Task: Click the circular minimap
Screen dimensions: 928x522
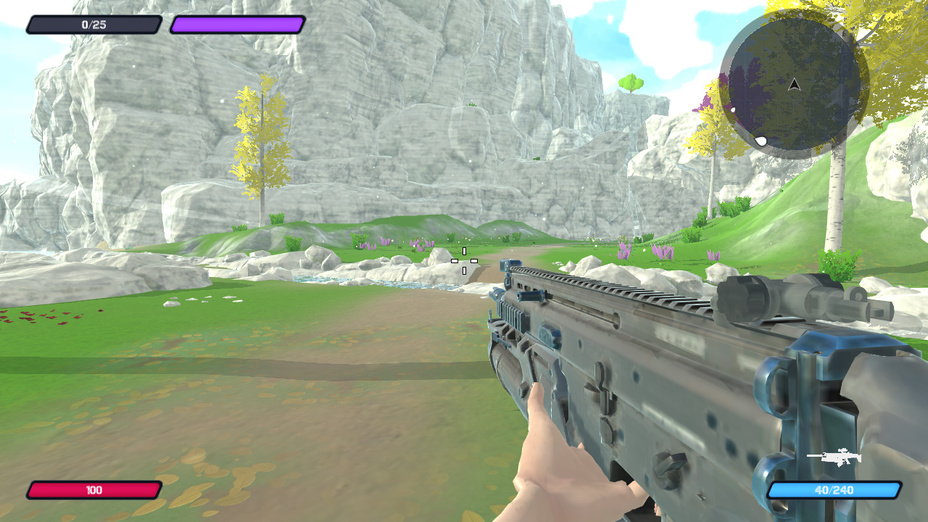Action: point(793,85)
